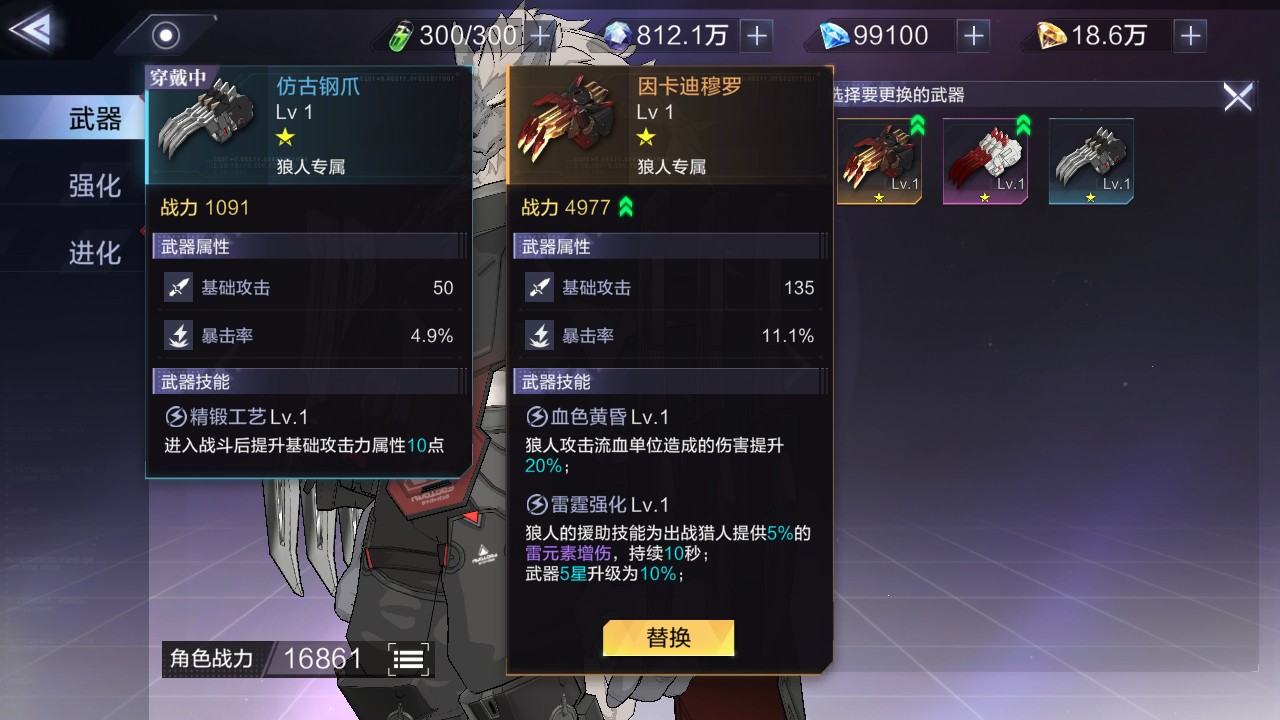The image size is (1280, 720).
Task: Close the weapon selection panel
Action: click(1237, 97)
